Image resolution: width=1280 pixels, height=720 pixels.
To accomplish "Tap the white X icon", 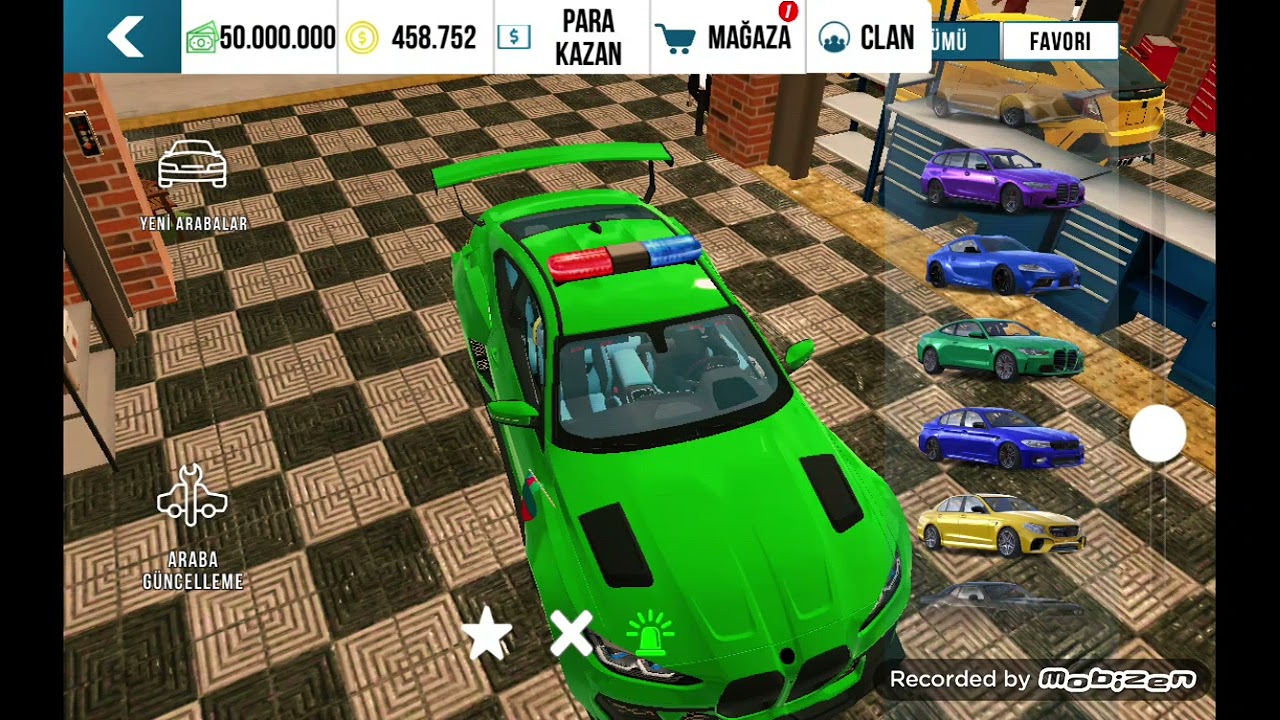I will (x=571, y=634).
